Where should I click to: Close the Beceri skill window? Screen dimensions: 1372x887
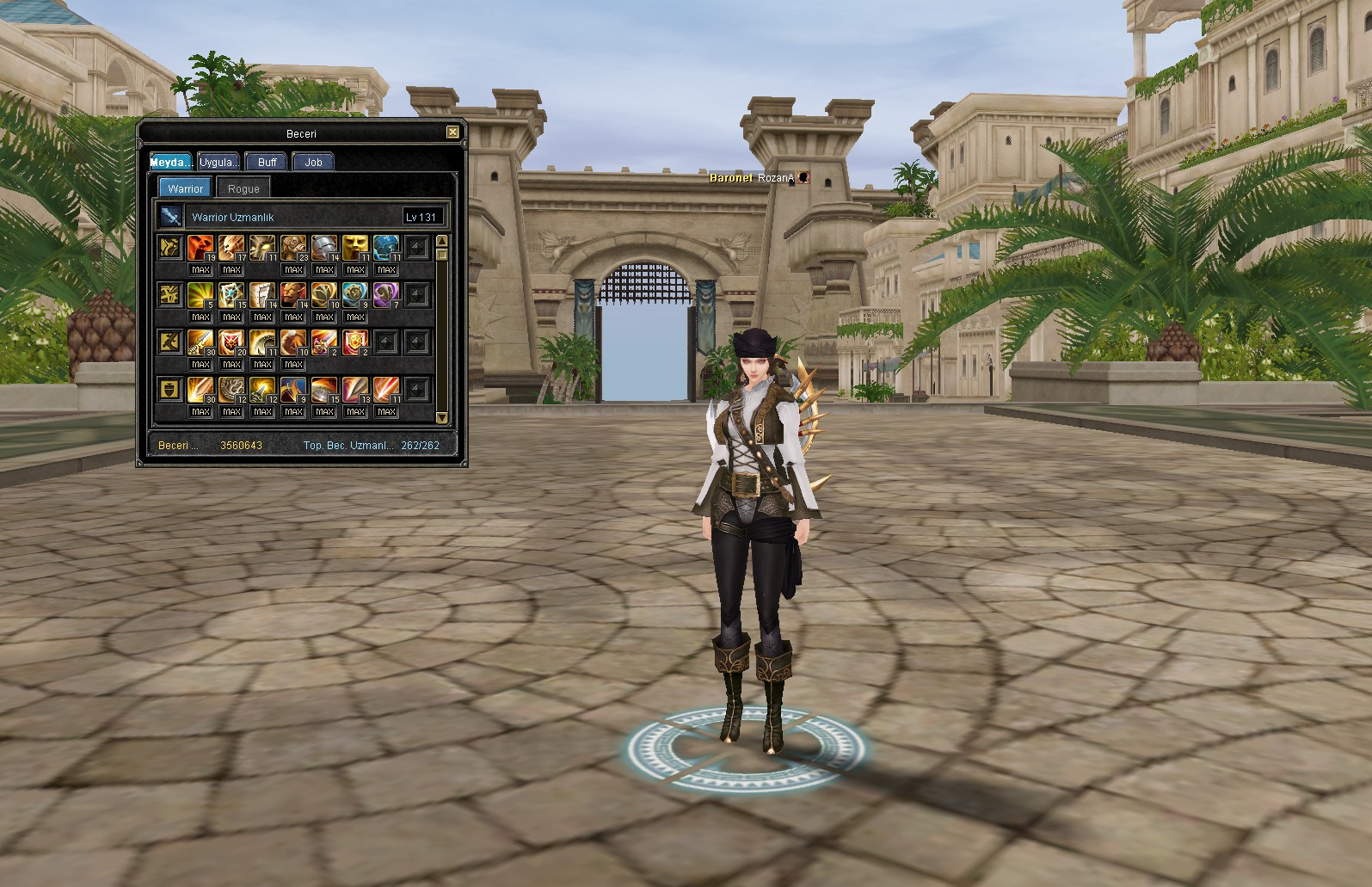[452, 132]
